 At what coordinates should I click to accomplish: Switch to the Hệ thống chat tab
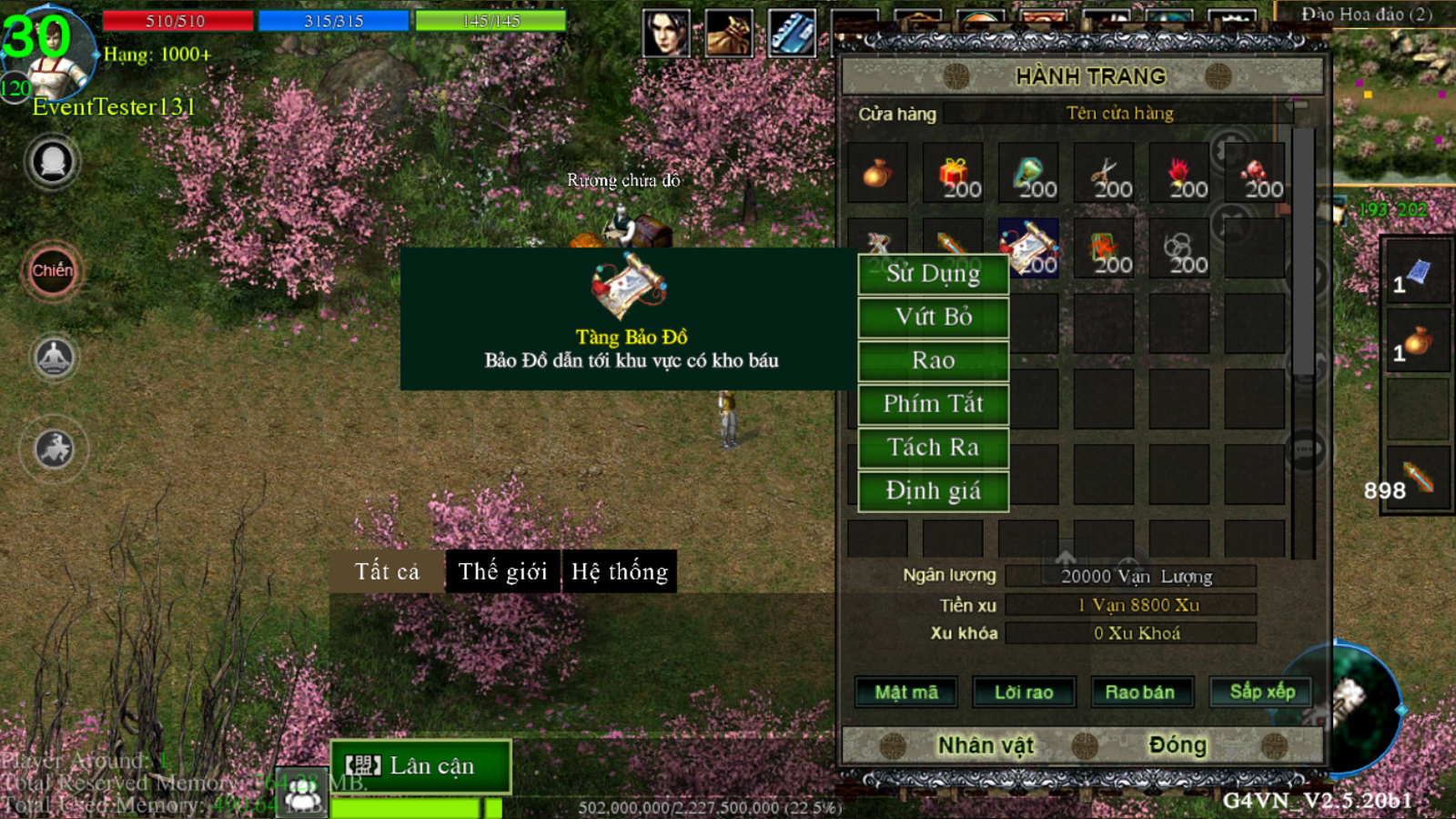620,571
